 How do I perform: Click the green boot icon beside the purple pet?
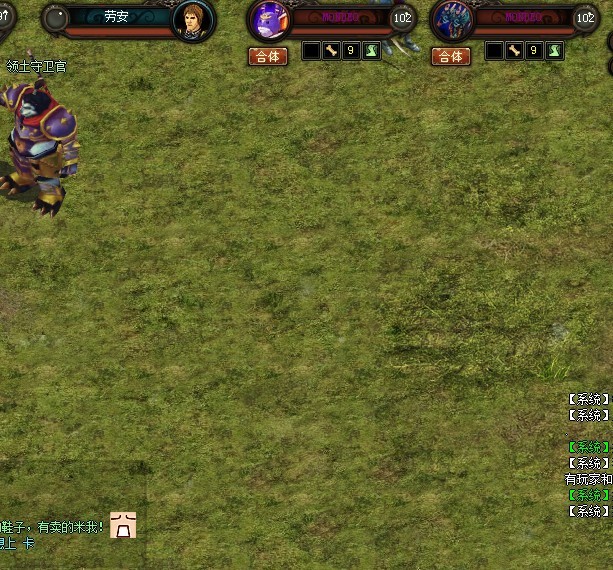(371, 51)
